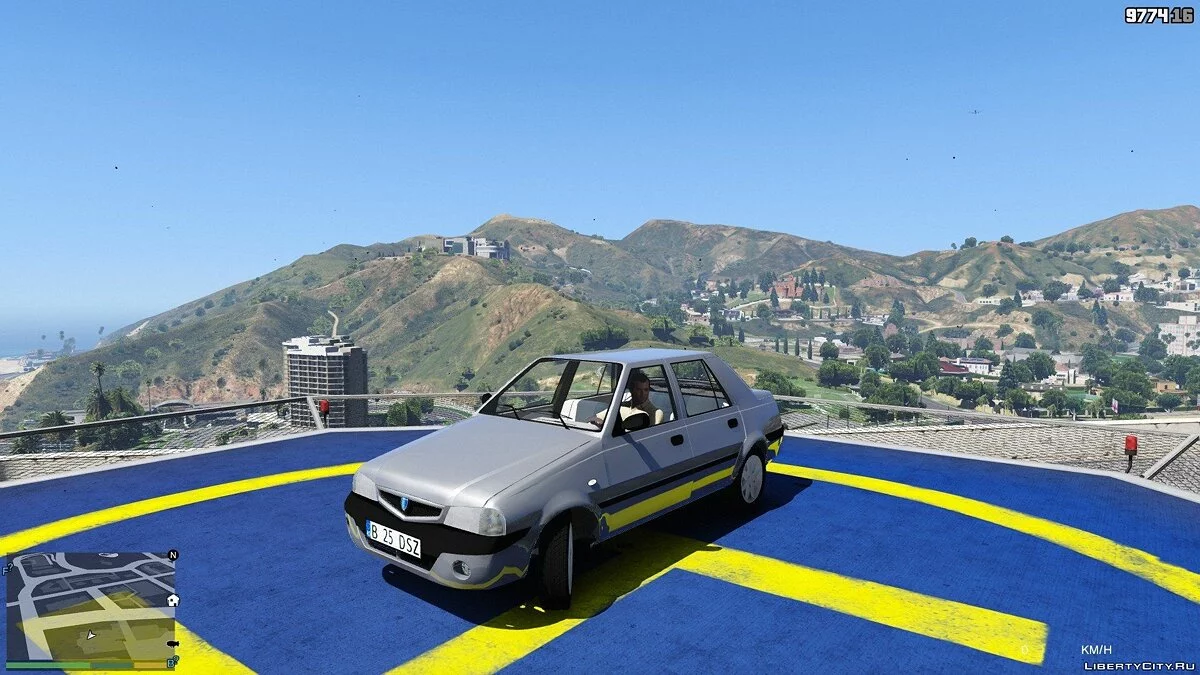Select the F? stranger marker on minimap
1200x675 pixels.
pos(8,568)
